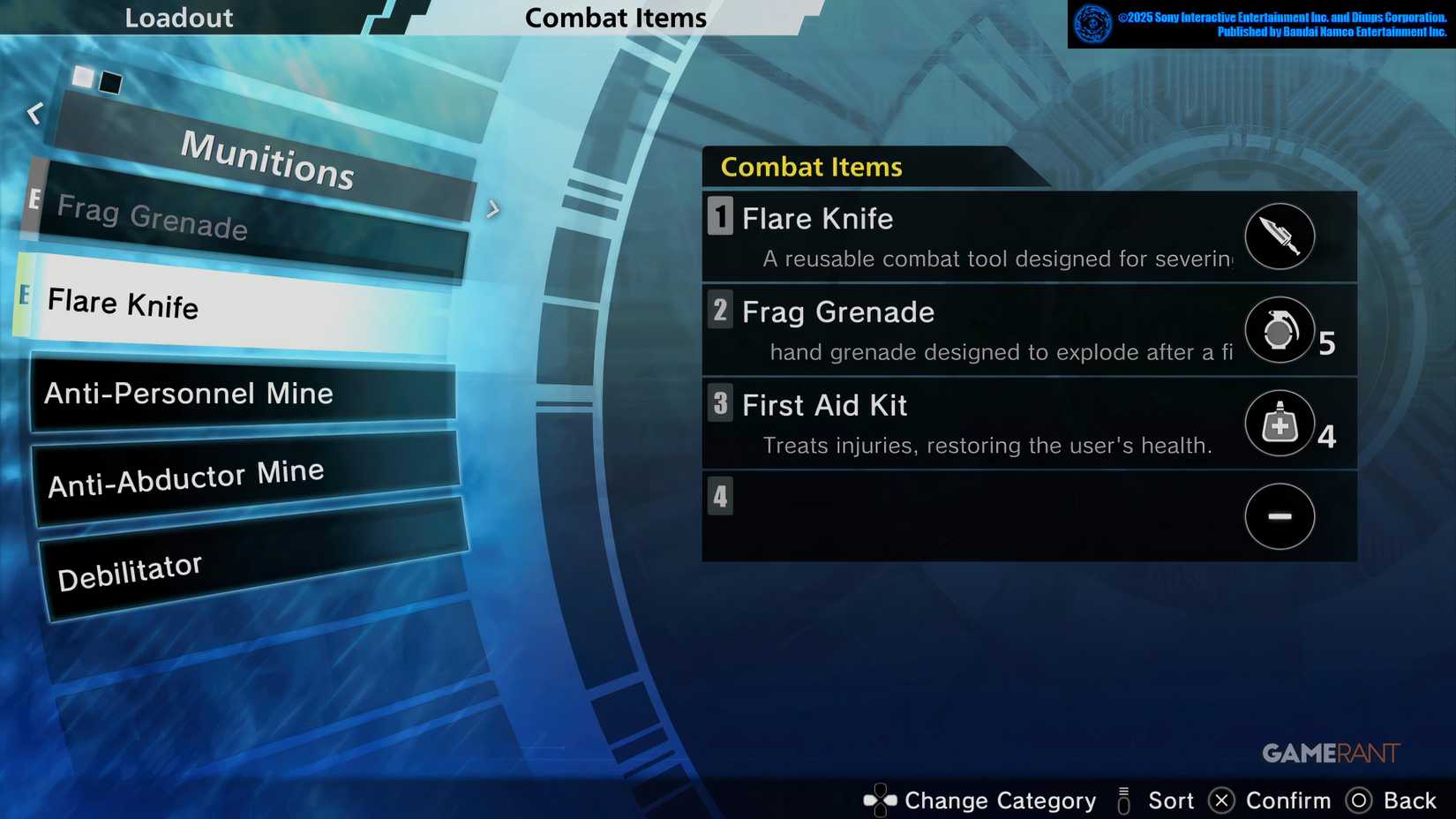The height and width of the screenshot is (819, 1456).
Task: Switch to the Loadout tab
Action: [179, 17]
